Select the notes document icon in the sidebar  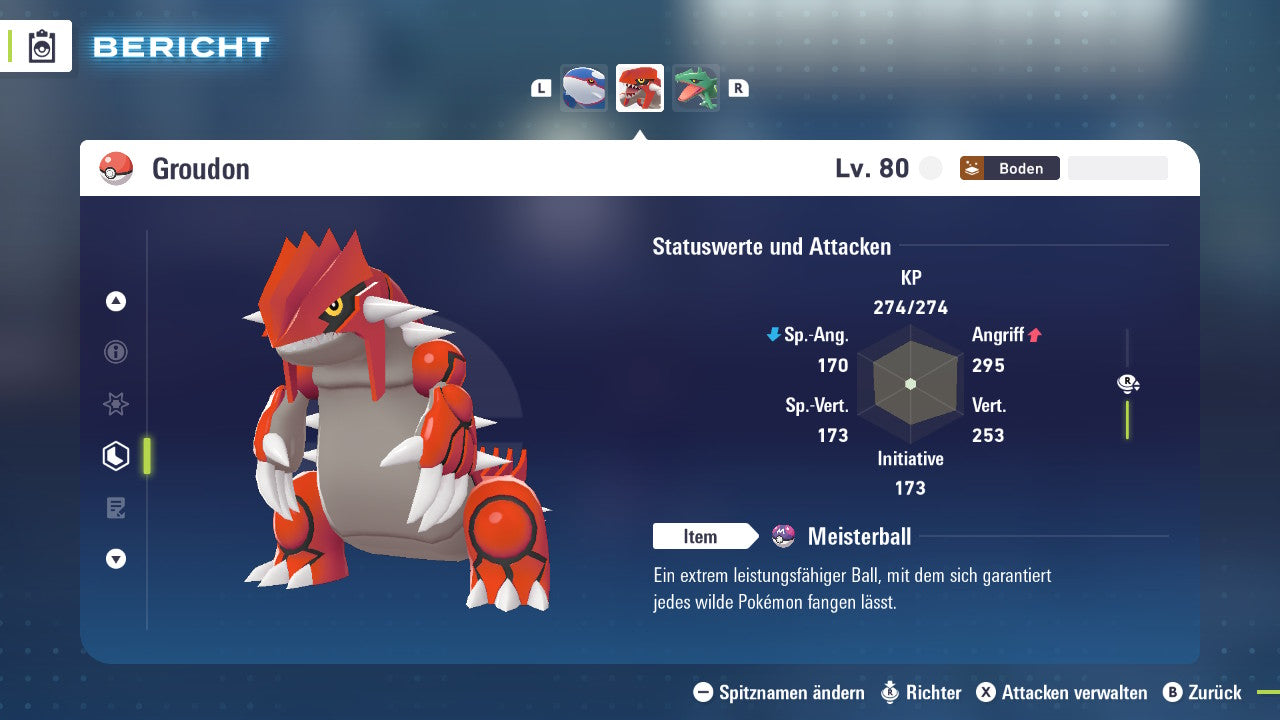tap(115, 508)
